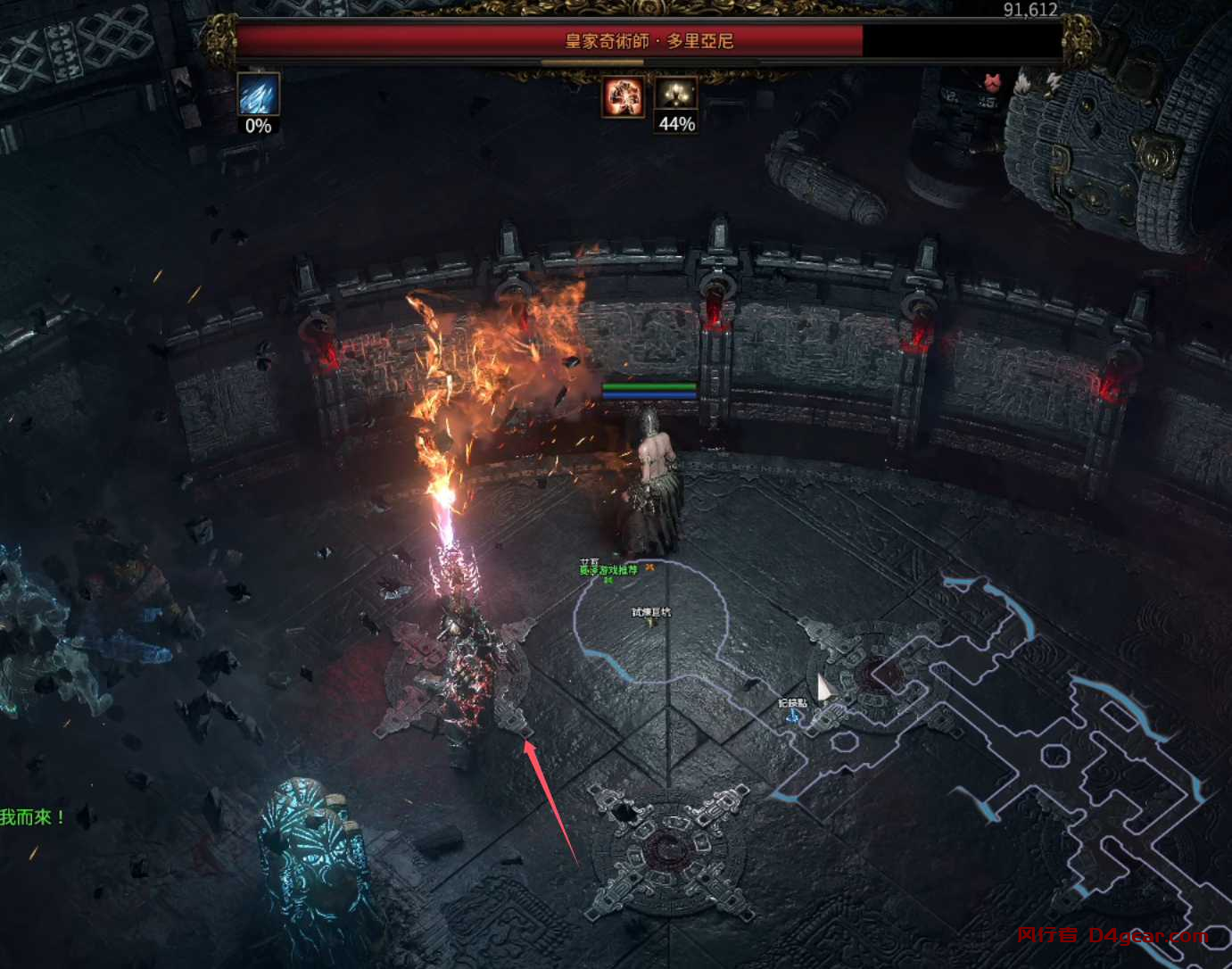Click the orange X marker on the map overlay
1232x969 pixels.
(650, 567)
